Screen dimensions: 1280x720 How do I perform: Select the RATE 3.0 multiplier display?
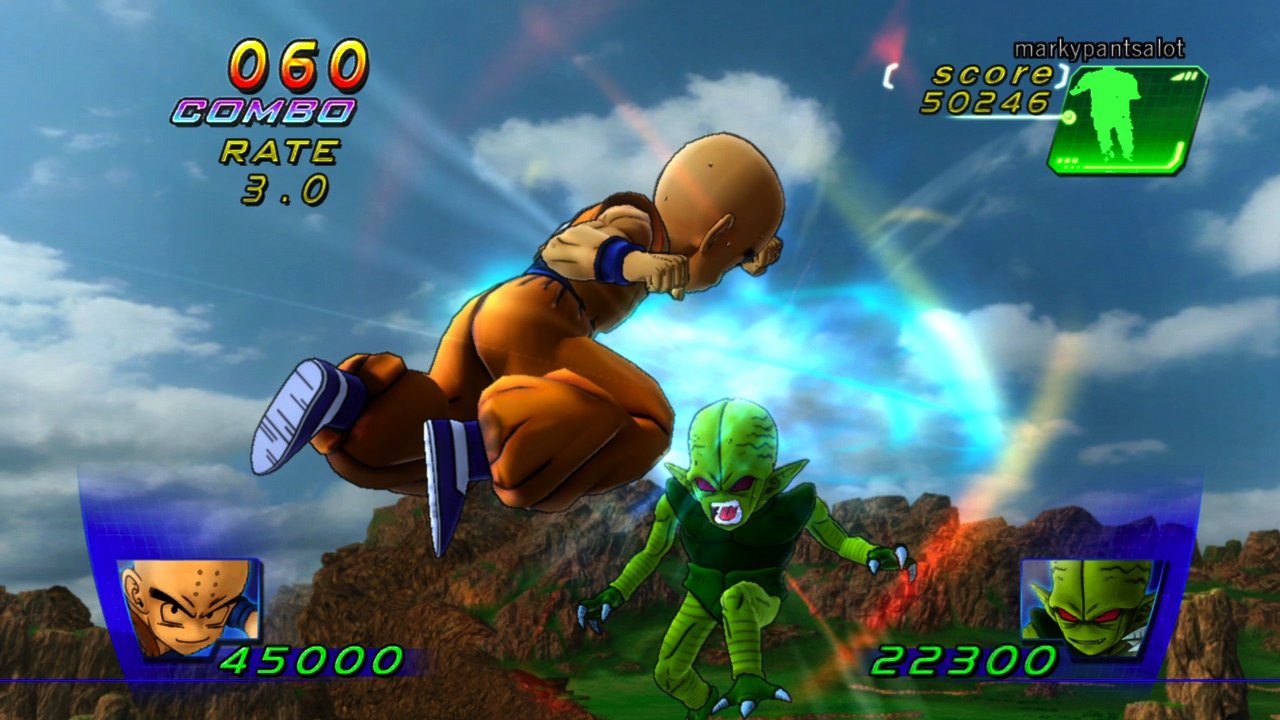(x=280, y=170)
